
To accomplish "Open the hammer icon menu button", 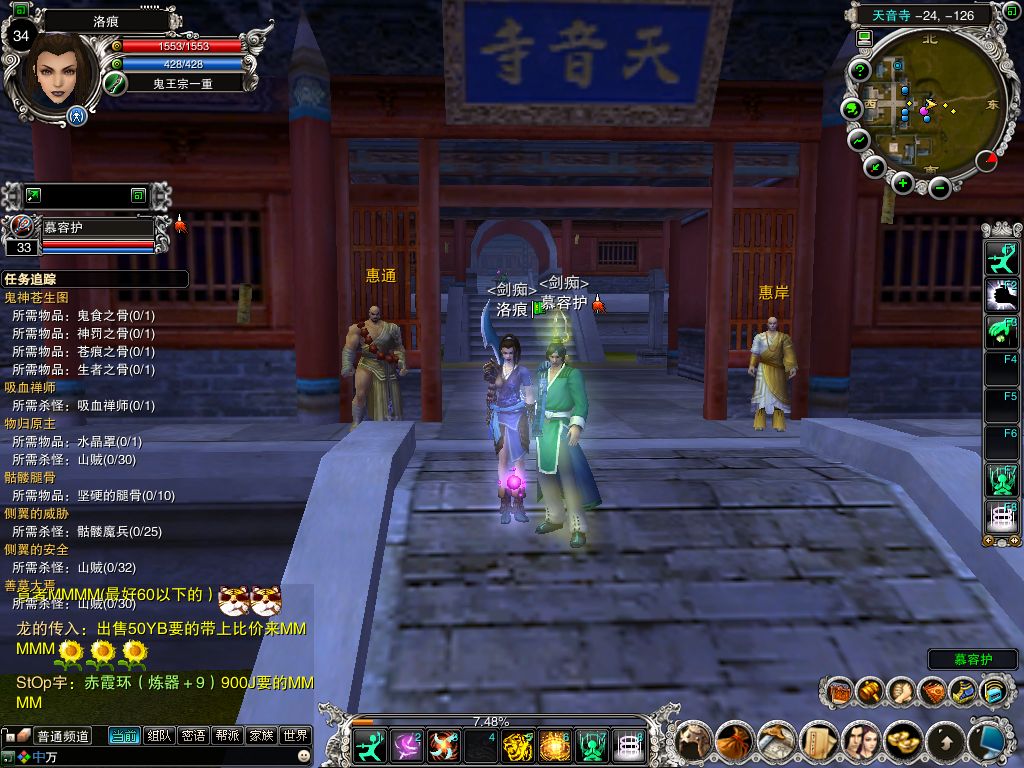I will (x=870, y=691).
